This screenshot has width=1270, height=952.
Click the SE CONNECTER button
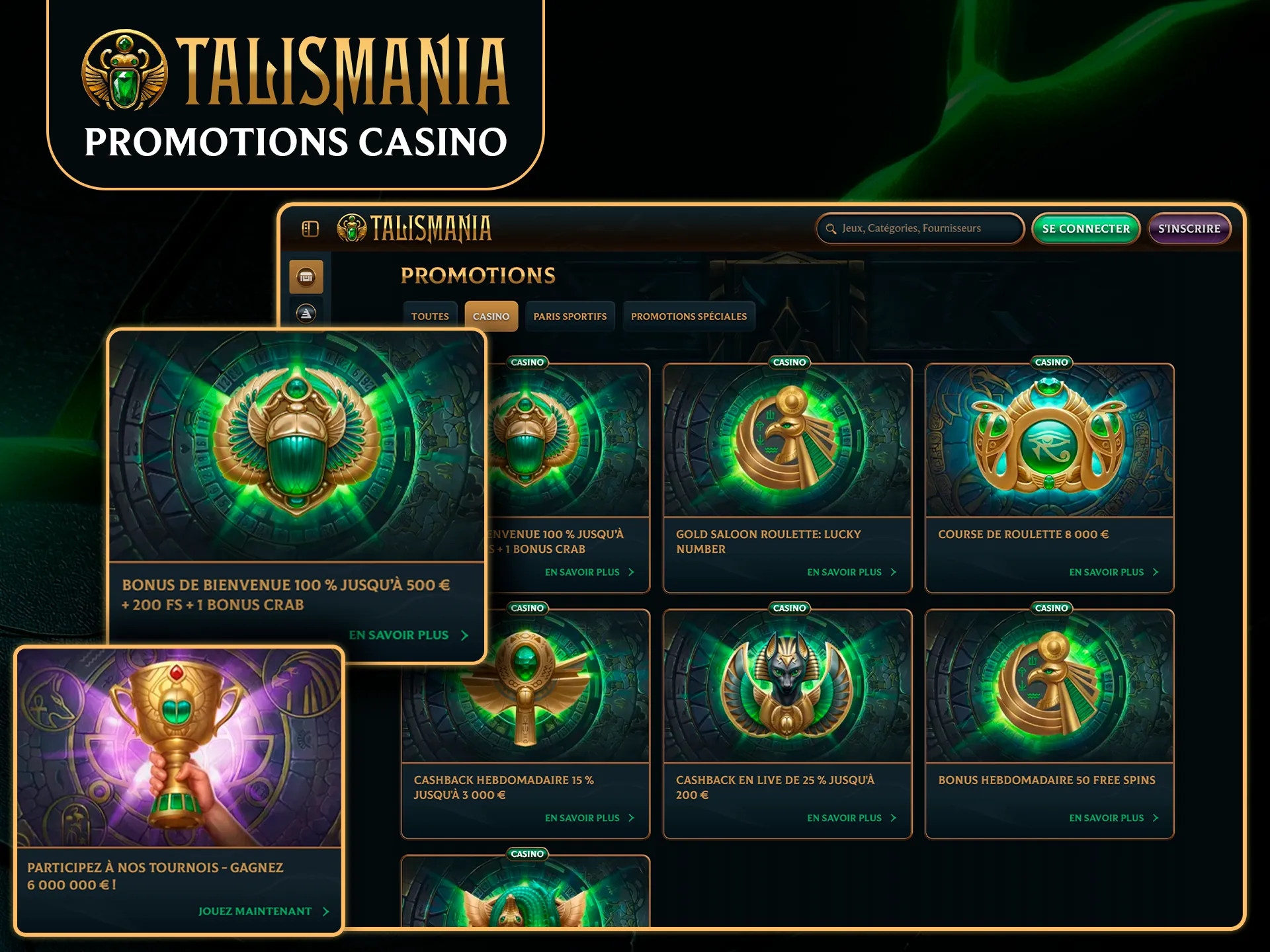pyautogui.click(x=1085, y=229)
